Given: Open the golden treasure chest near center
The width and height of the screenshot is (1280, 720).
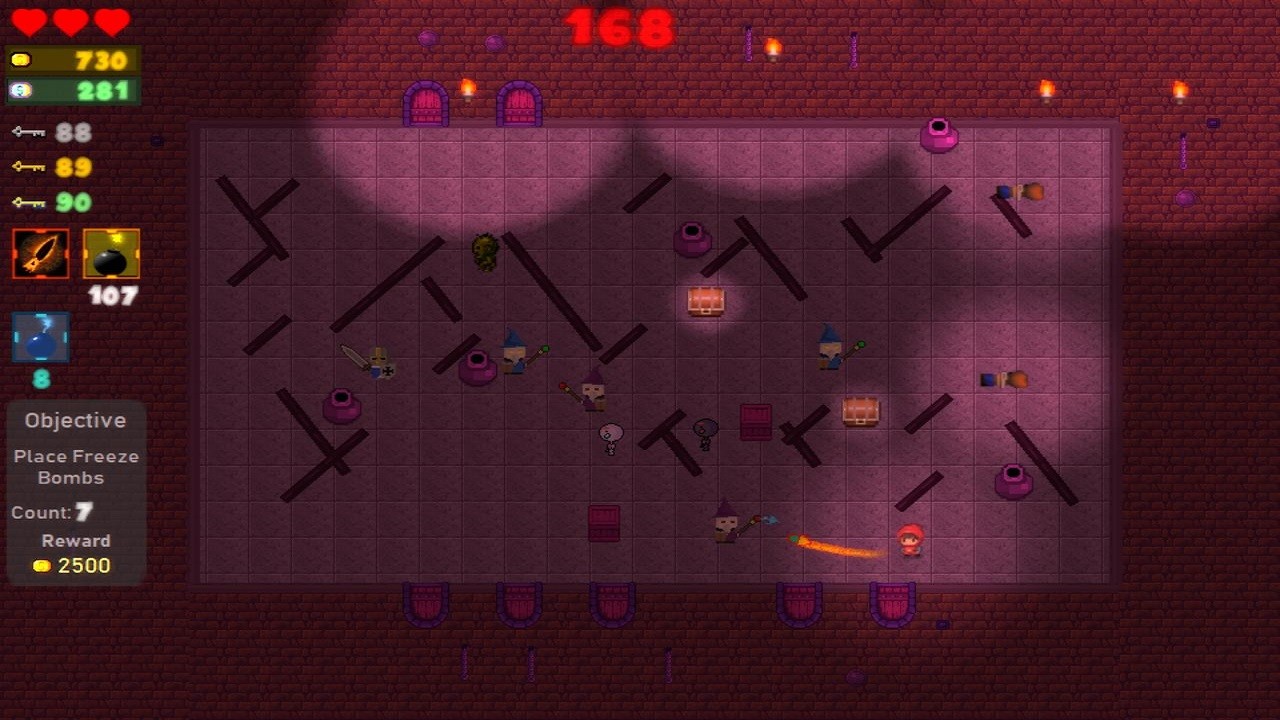Looking at the screenshot, I should (x=707, y=301).
